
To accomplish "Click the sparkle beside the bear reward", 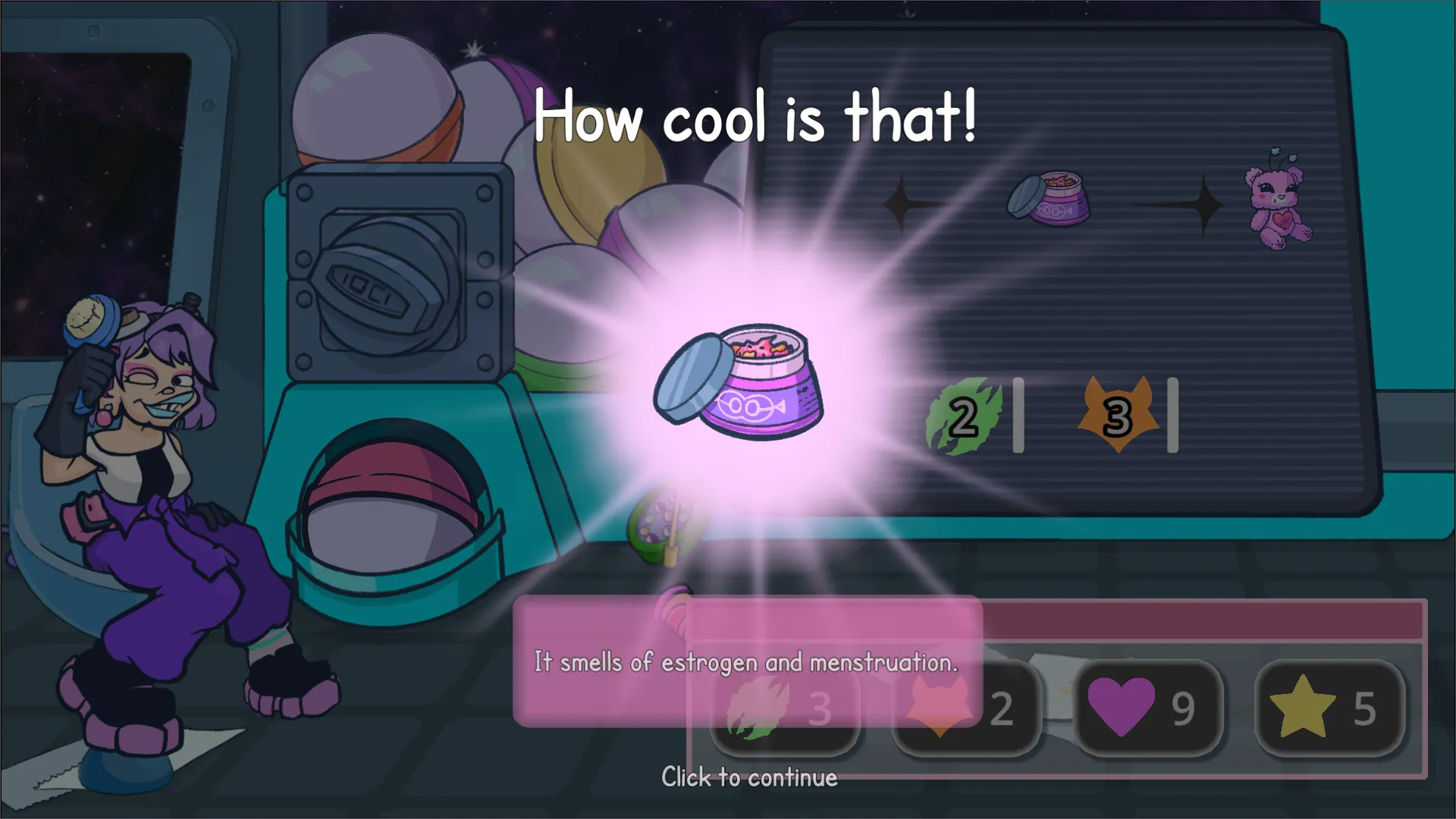I will click(1204, 203).
